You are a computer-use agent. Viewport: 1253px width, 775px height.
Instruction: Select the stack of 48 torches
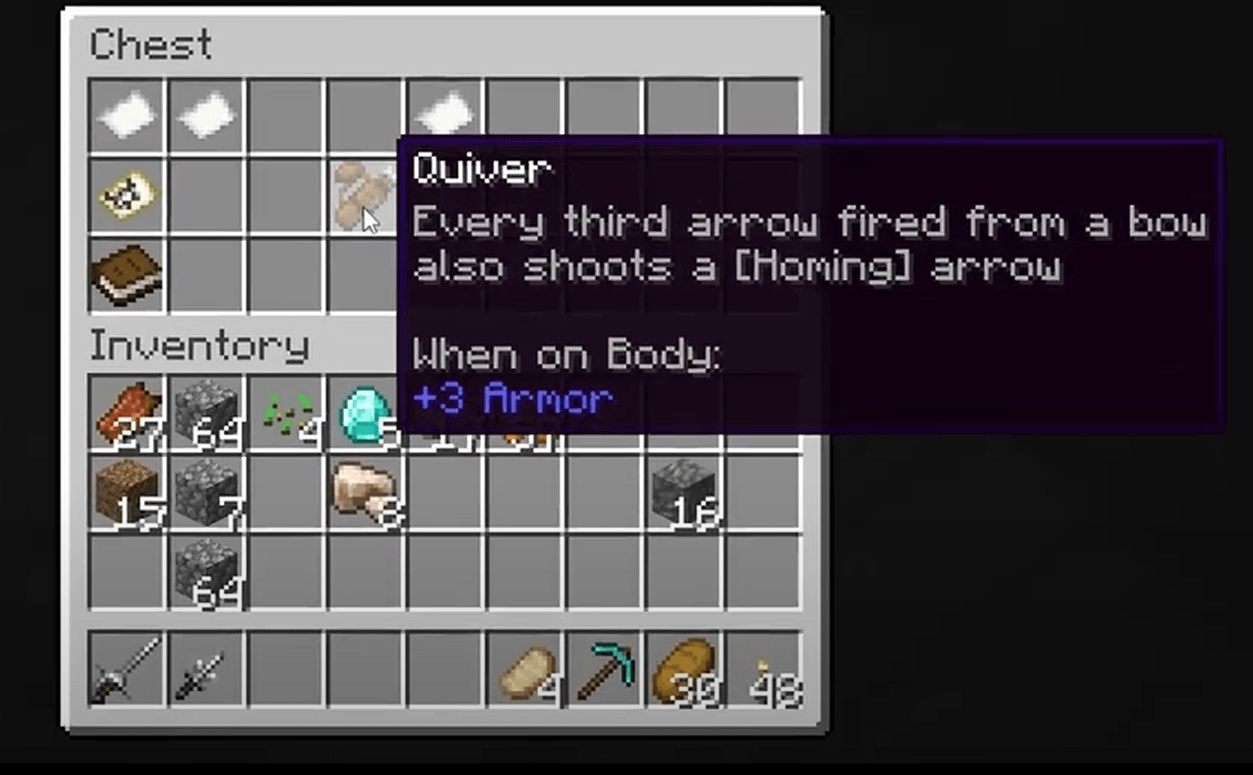click(x=763, y=668)
